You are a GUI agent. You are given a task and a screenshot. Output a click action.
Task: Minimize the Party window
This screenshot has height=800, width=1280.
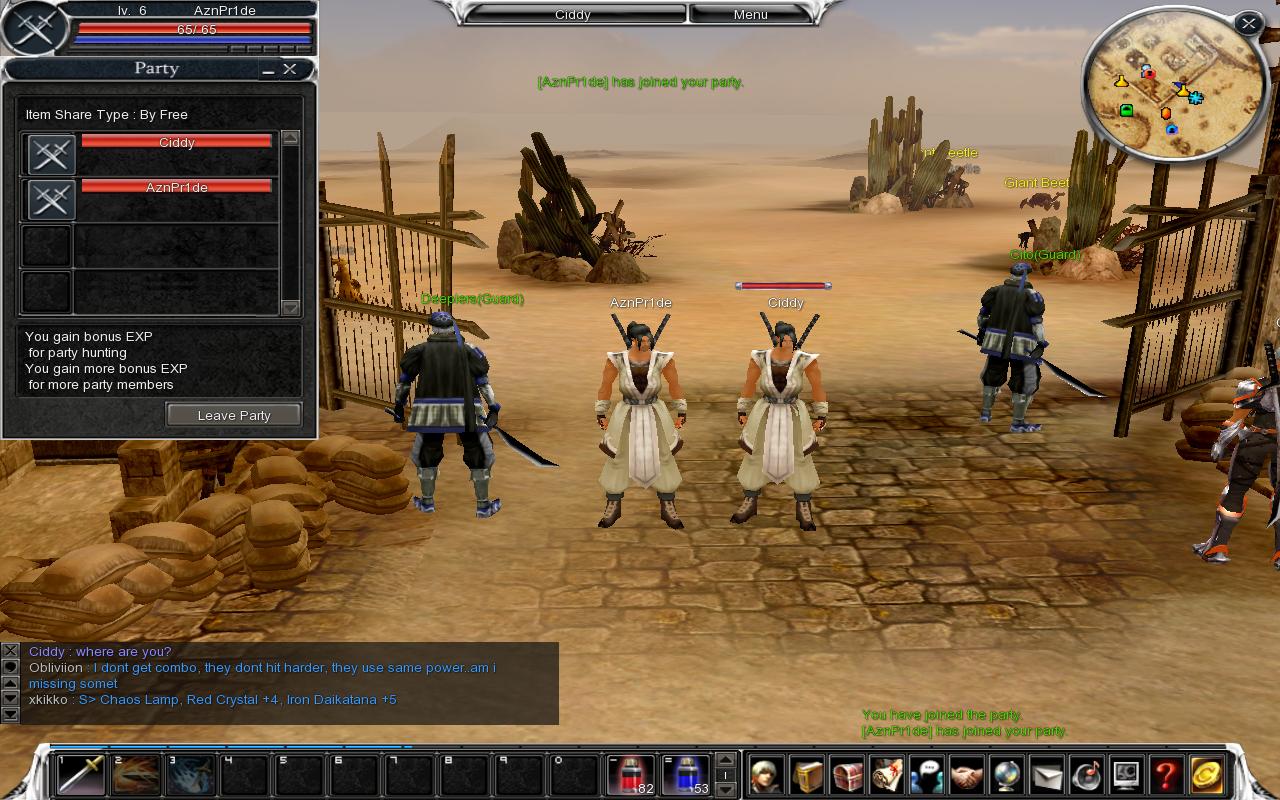click(x=266, y=70)
